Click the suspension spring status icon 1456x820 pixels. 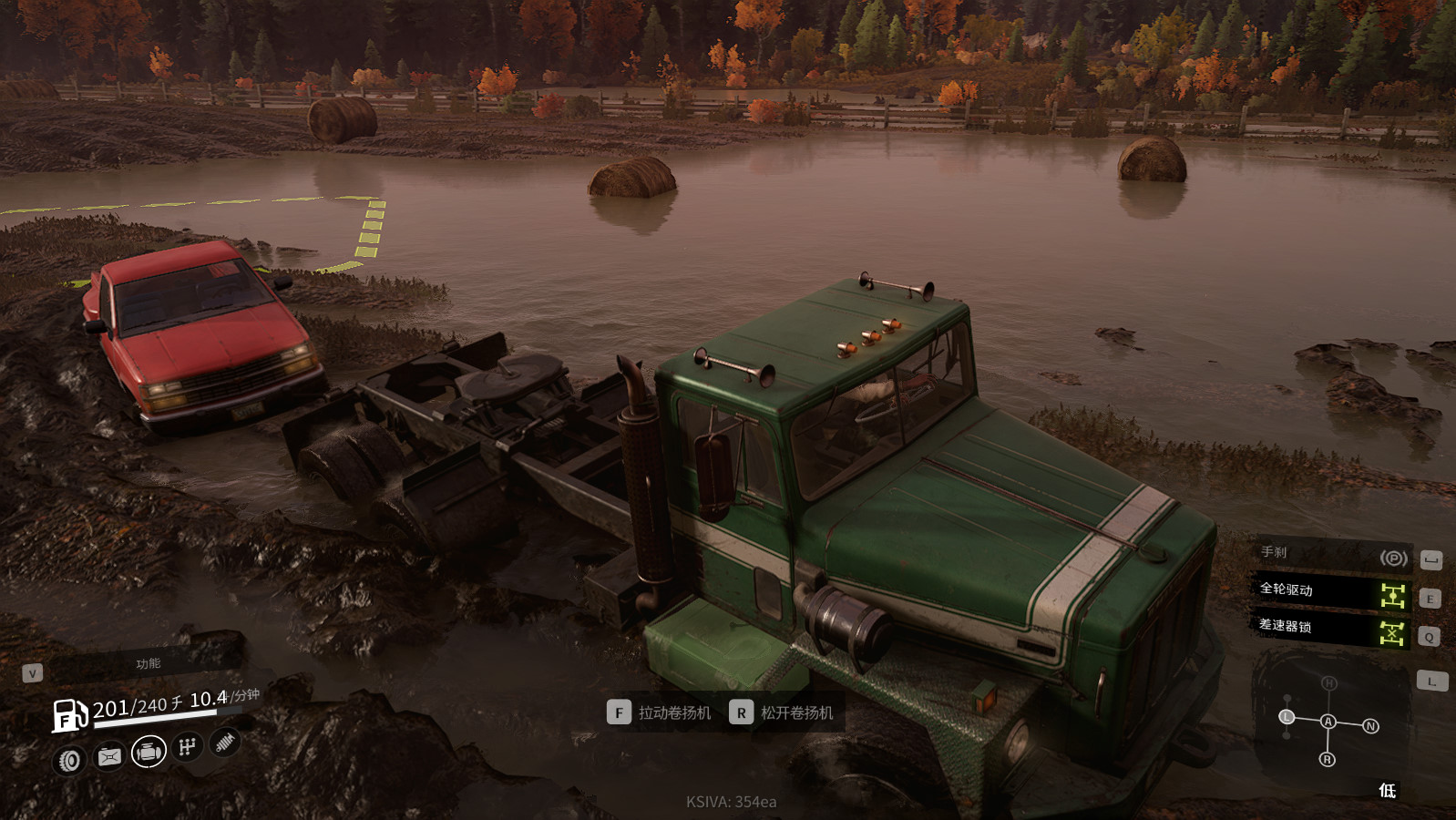[x=225, y=743]
